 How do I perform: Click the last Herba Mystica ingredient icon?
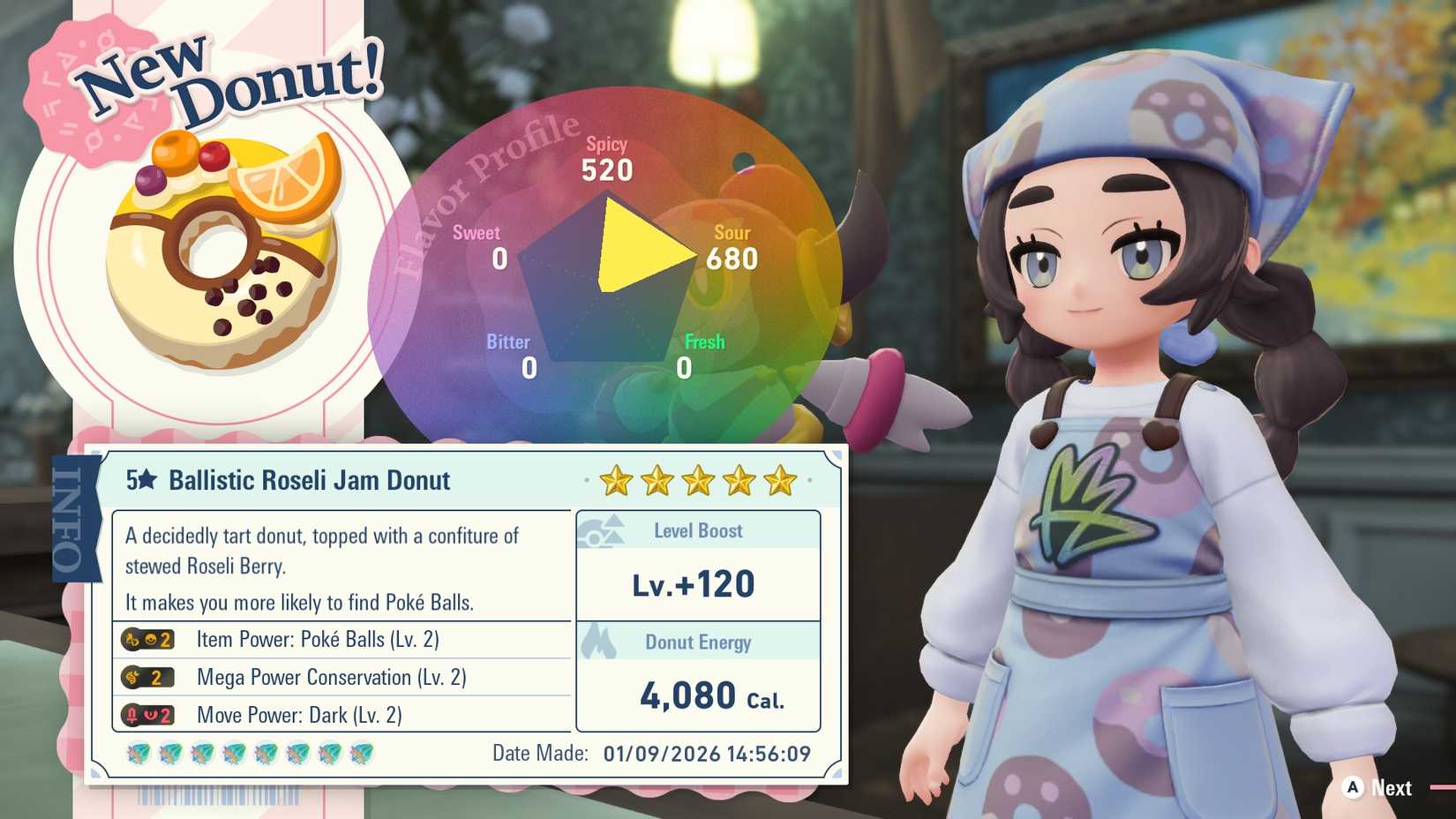point(362,752)
